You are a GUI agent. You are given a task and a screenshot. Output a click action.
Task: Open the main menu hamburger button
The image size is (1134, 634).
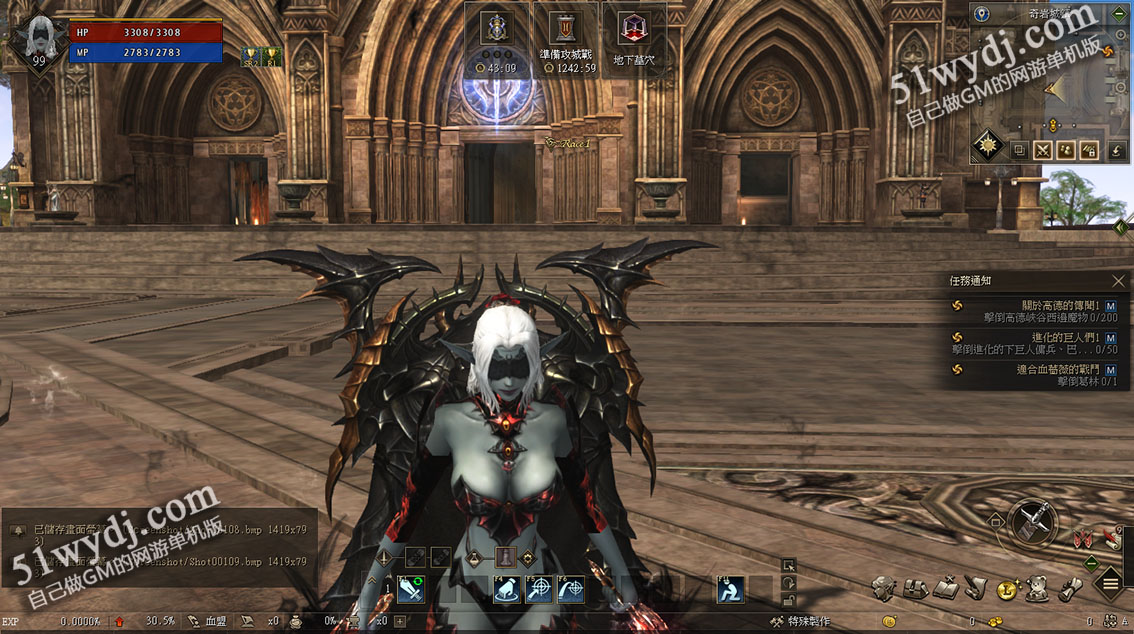1112,583
